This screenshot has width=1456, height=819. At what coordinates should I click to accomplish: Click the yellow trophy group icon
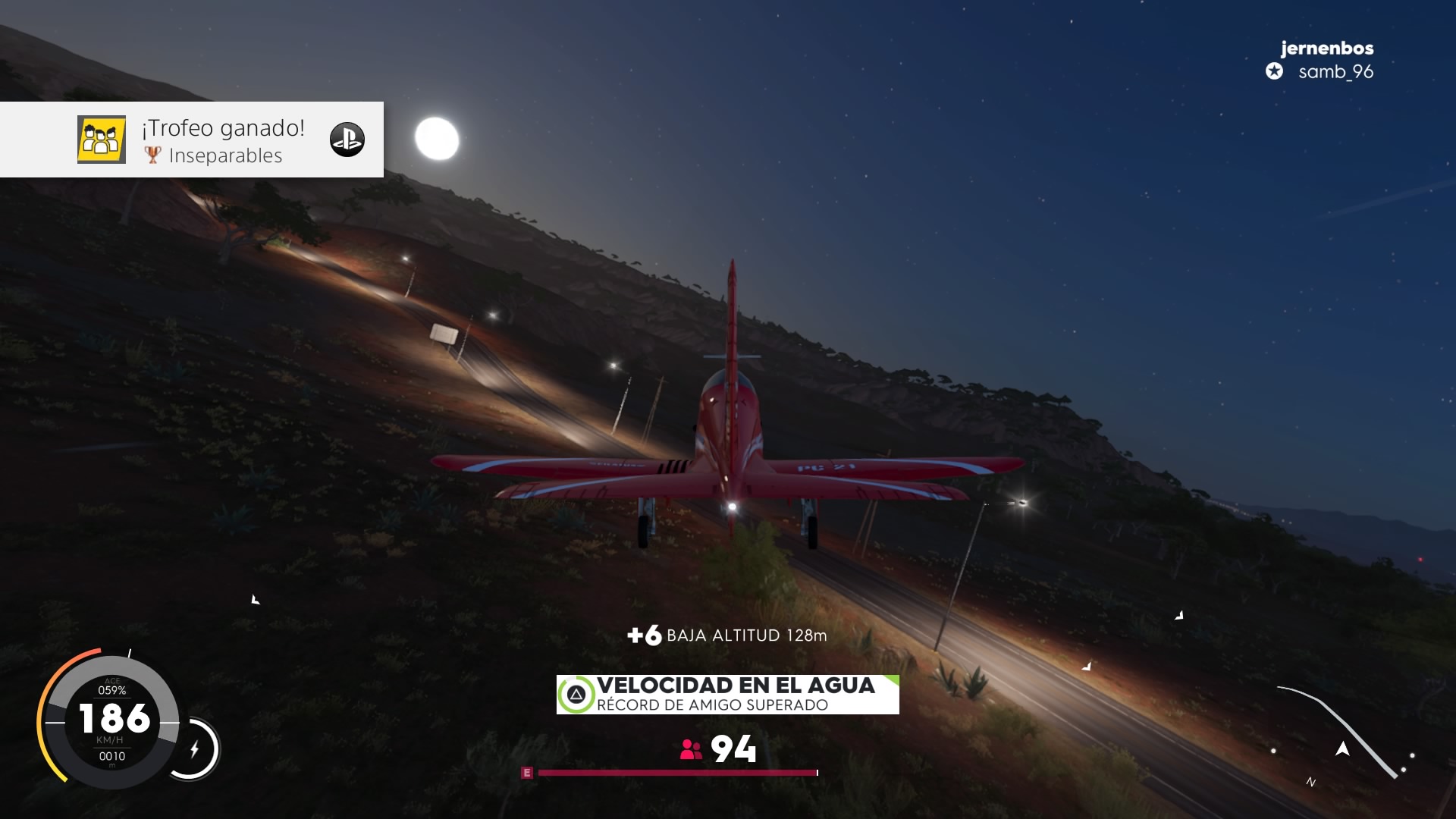[x=102, y=140]
